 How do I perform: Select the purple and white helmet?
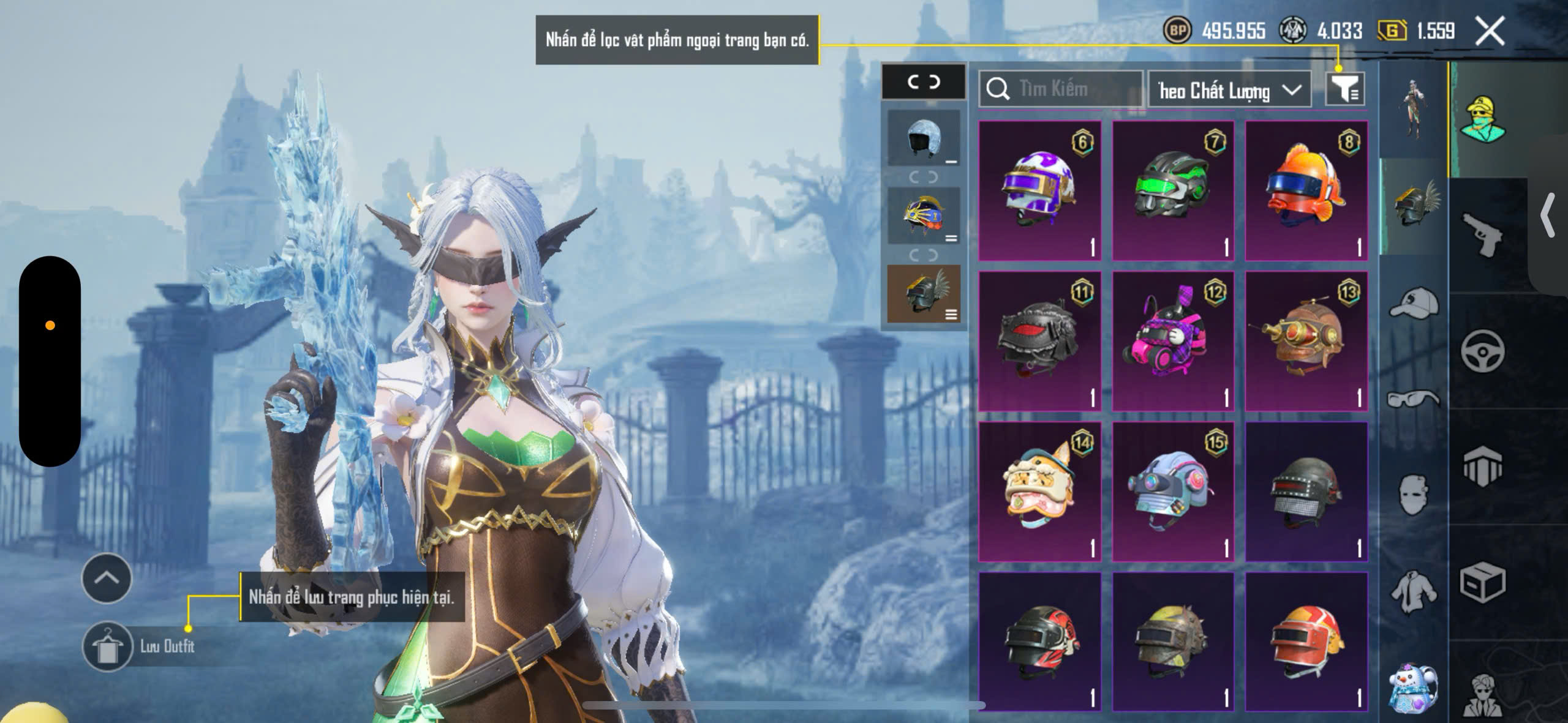(1039, 190)
